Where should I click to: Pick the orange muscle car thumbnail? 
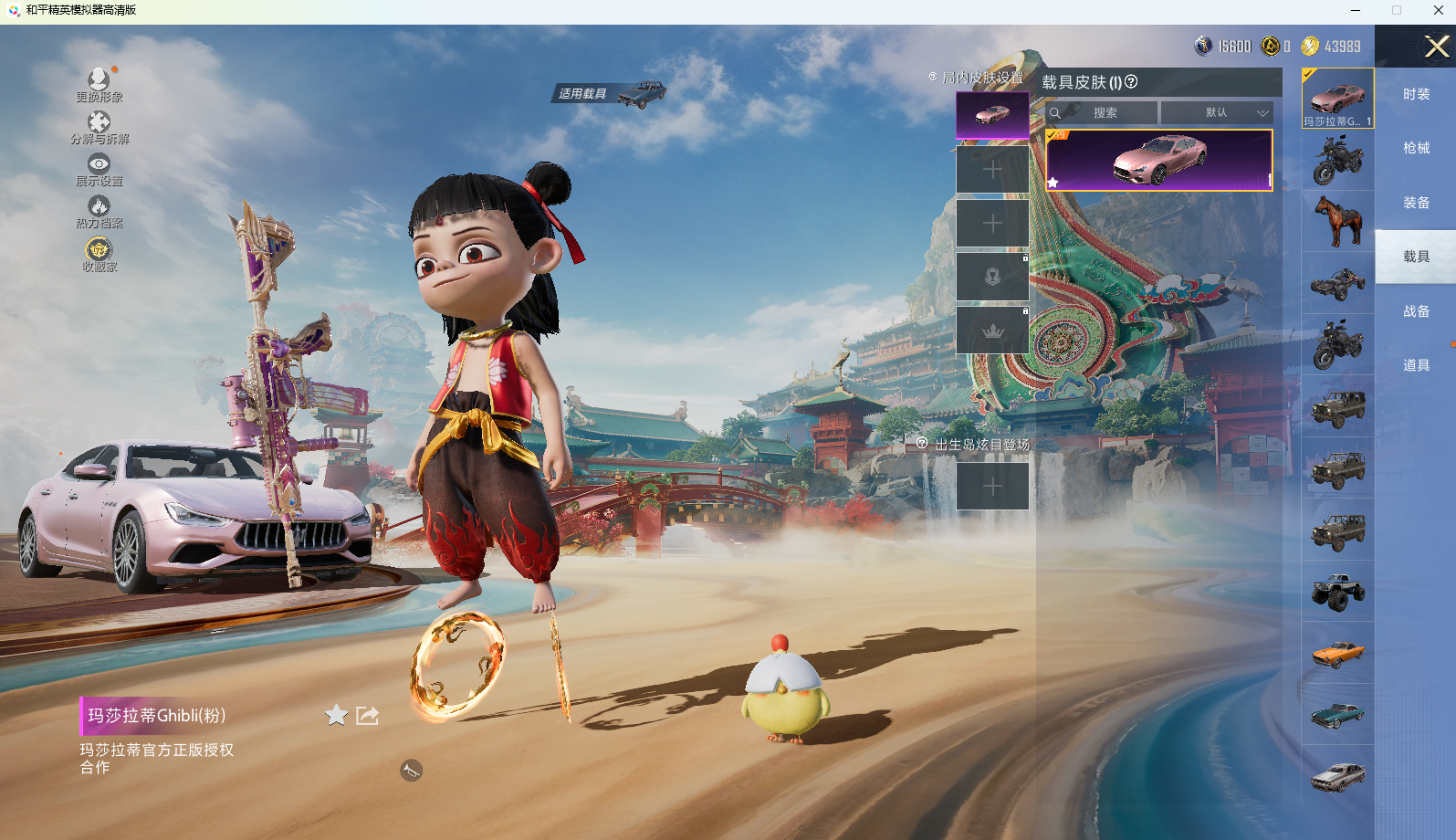click(1337, 653)
